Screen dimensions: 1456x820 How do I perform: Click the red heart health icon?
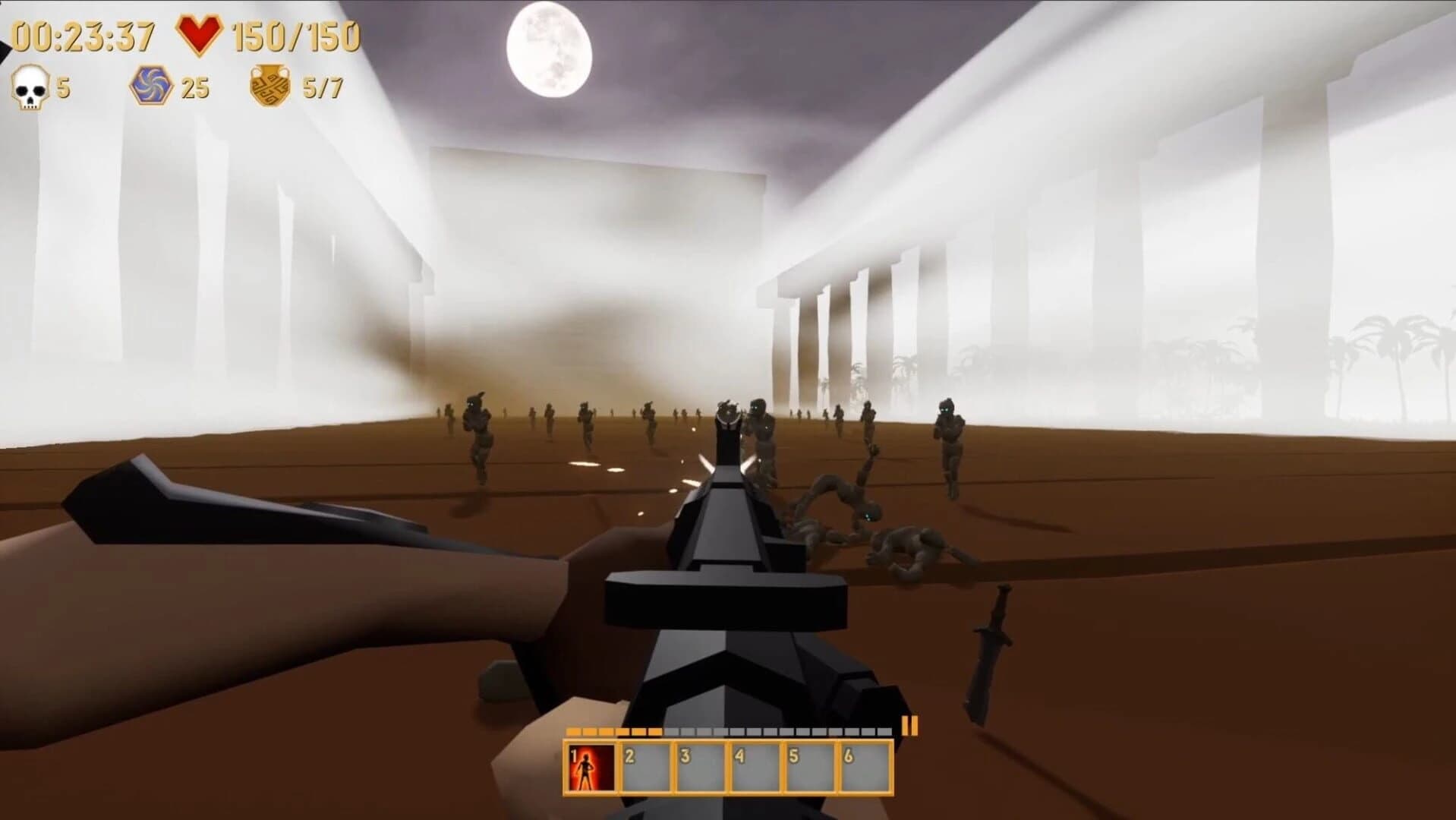(200, 32)
